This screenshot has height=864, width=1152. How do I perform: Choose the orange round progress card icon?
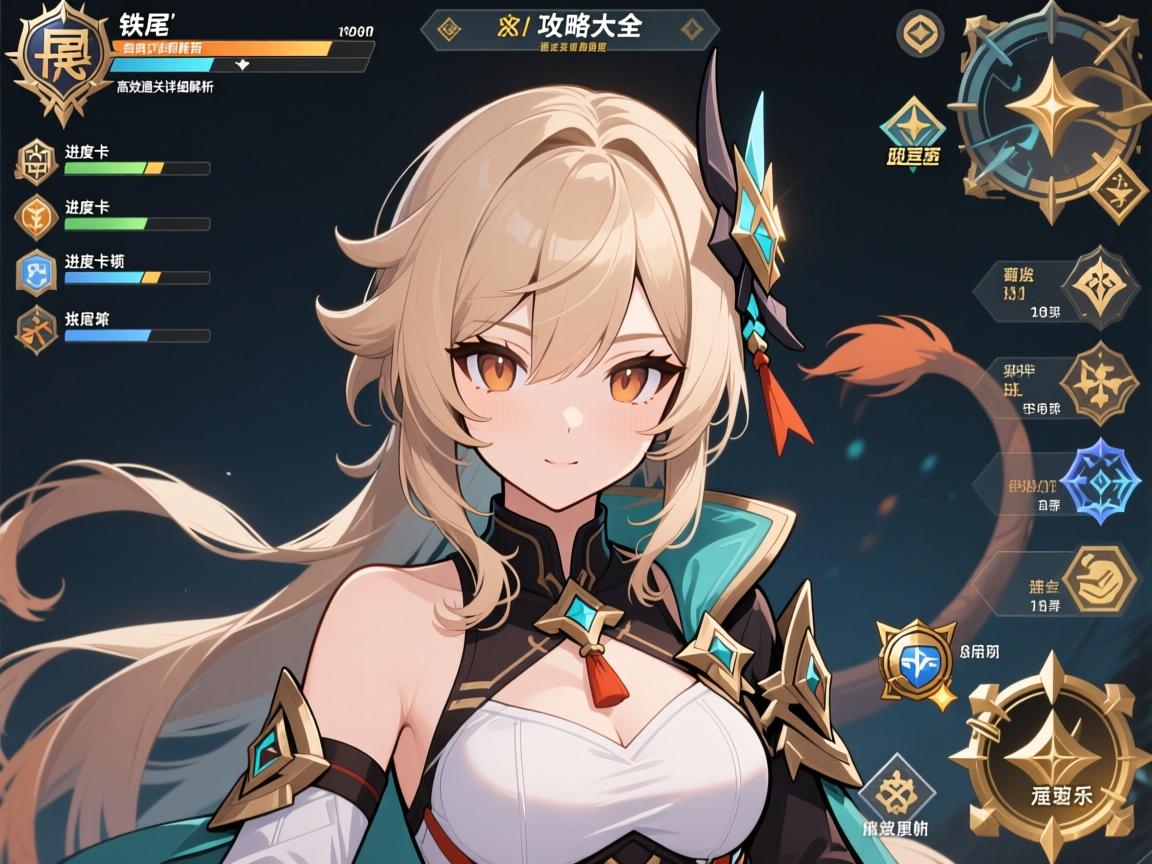tap(36, 216)
